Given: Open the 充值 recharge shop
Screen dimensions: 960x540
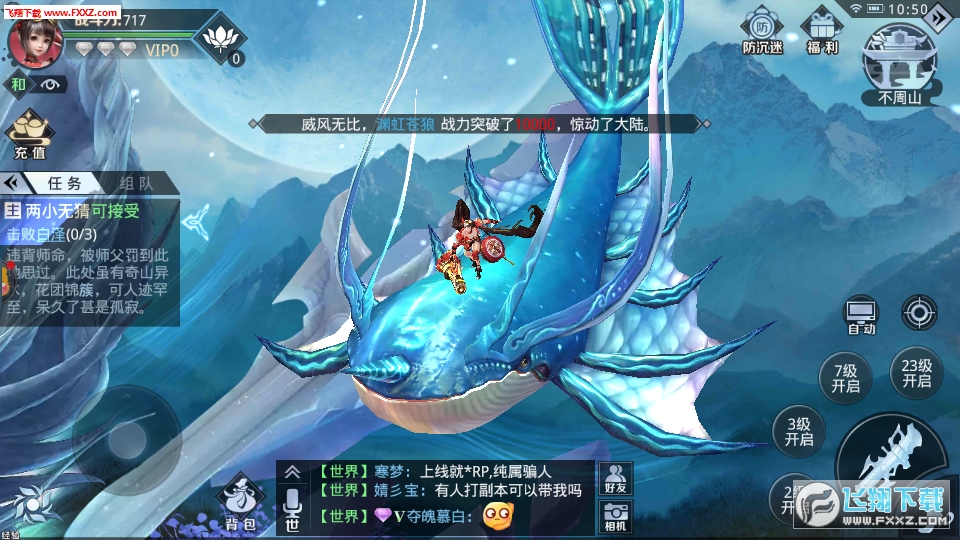Looking at the screenshot, I should [x=29, y=135].
